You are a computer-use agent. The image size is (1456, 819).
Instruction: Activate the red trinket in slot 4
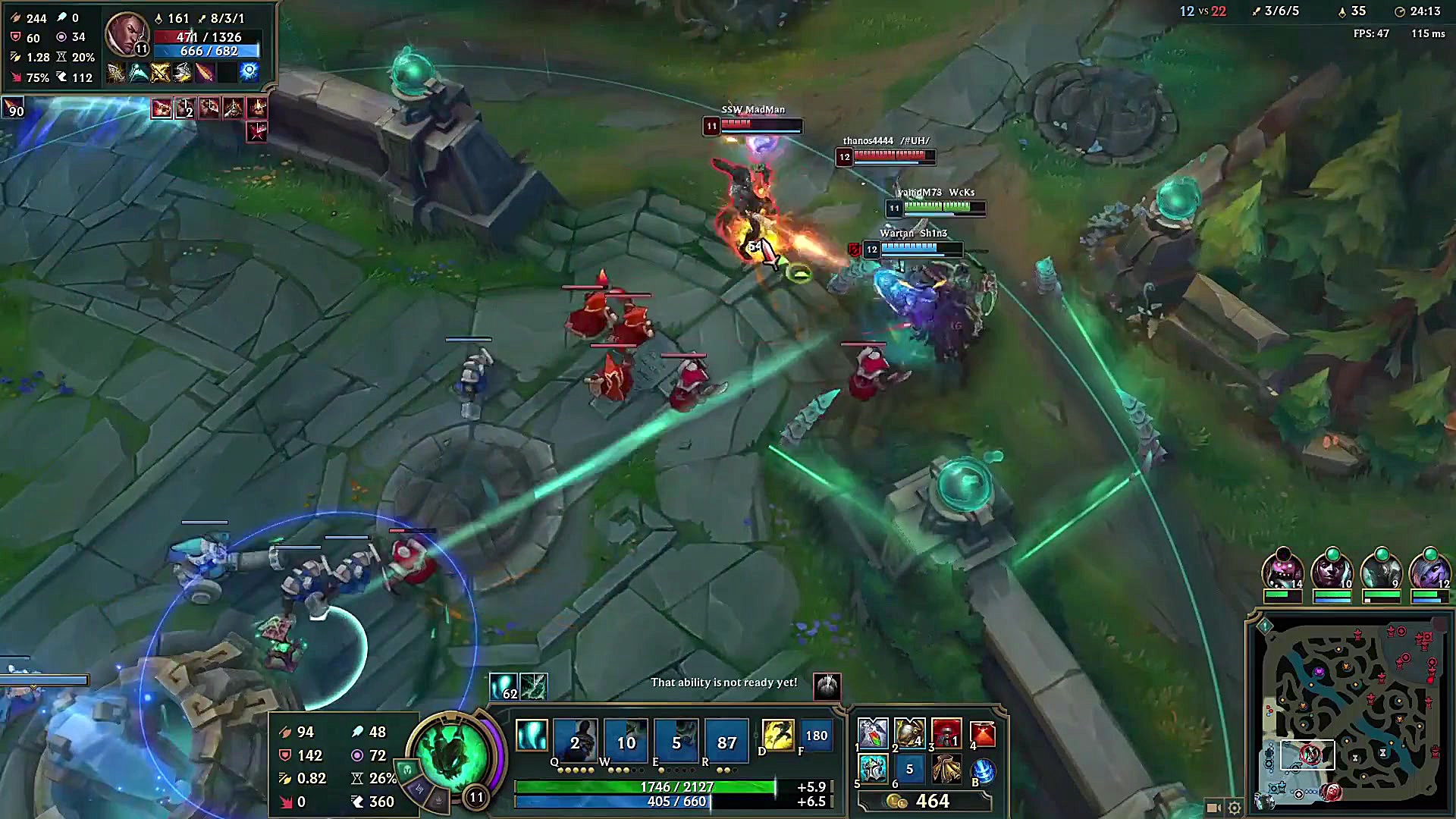click(982, 733)
